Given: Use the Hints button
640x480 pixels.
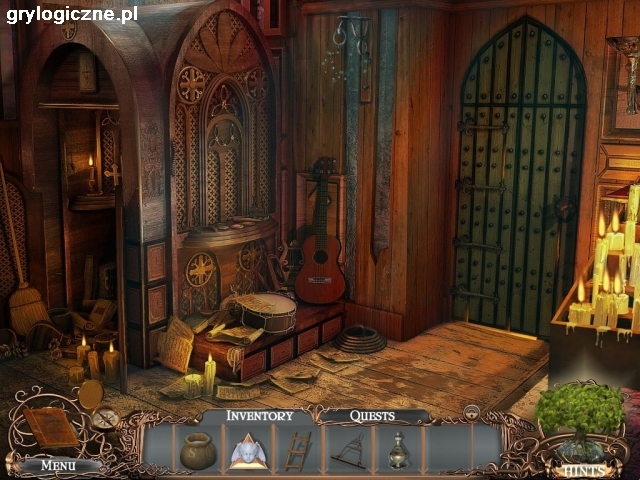Looking at the screenshot, I should click(580, 467).
